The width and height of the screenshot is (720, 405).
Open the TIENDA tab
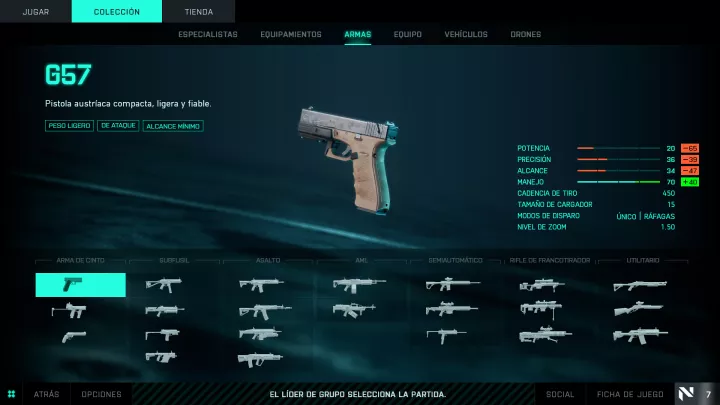coord(198,12)
